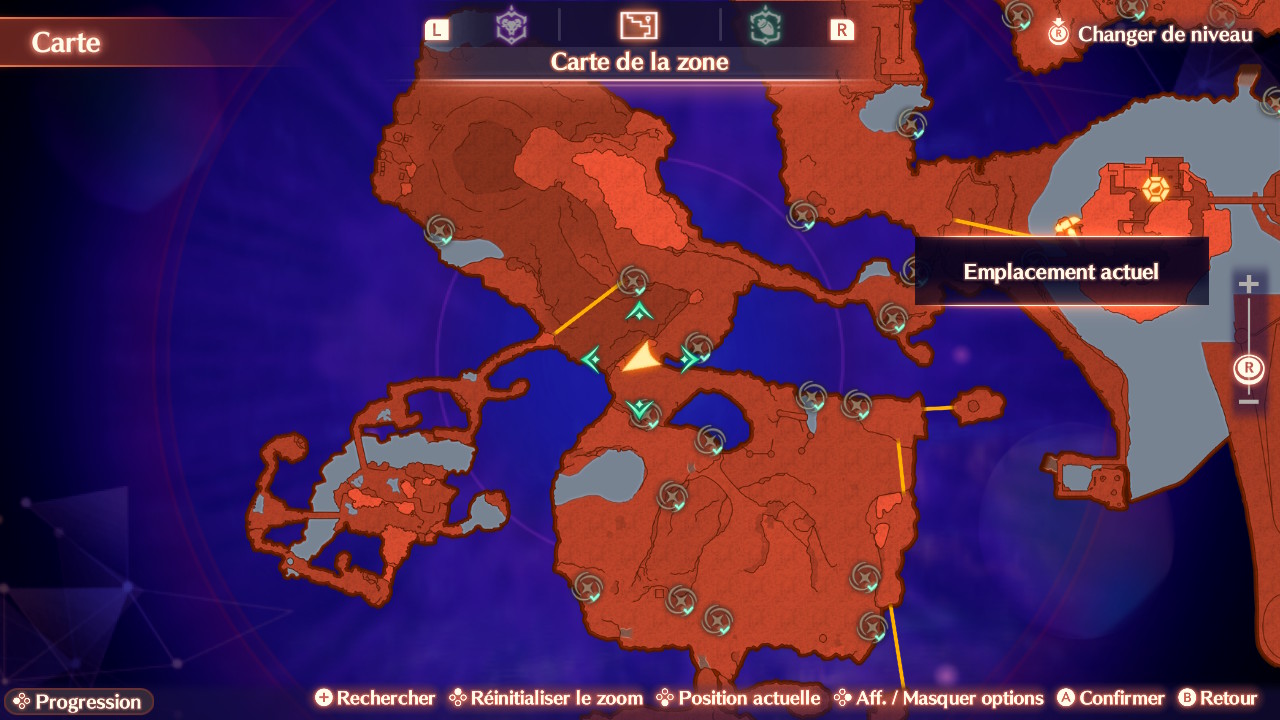Click the green upward arrow marker
Image resolution: width=1280 pixels, height=720 pixels.
639,312
